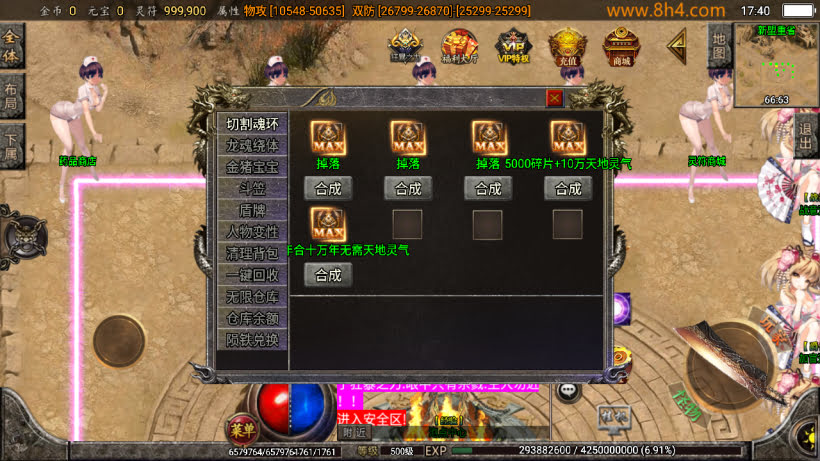Choose 清理背包 in the side list
The width and height of the screenshot is (820, 461).
coord(252,253)
